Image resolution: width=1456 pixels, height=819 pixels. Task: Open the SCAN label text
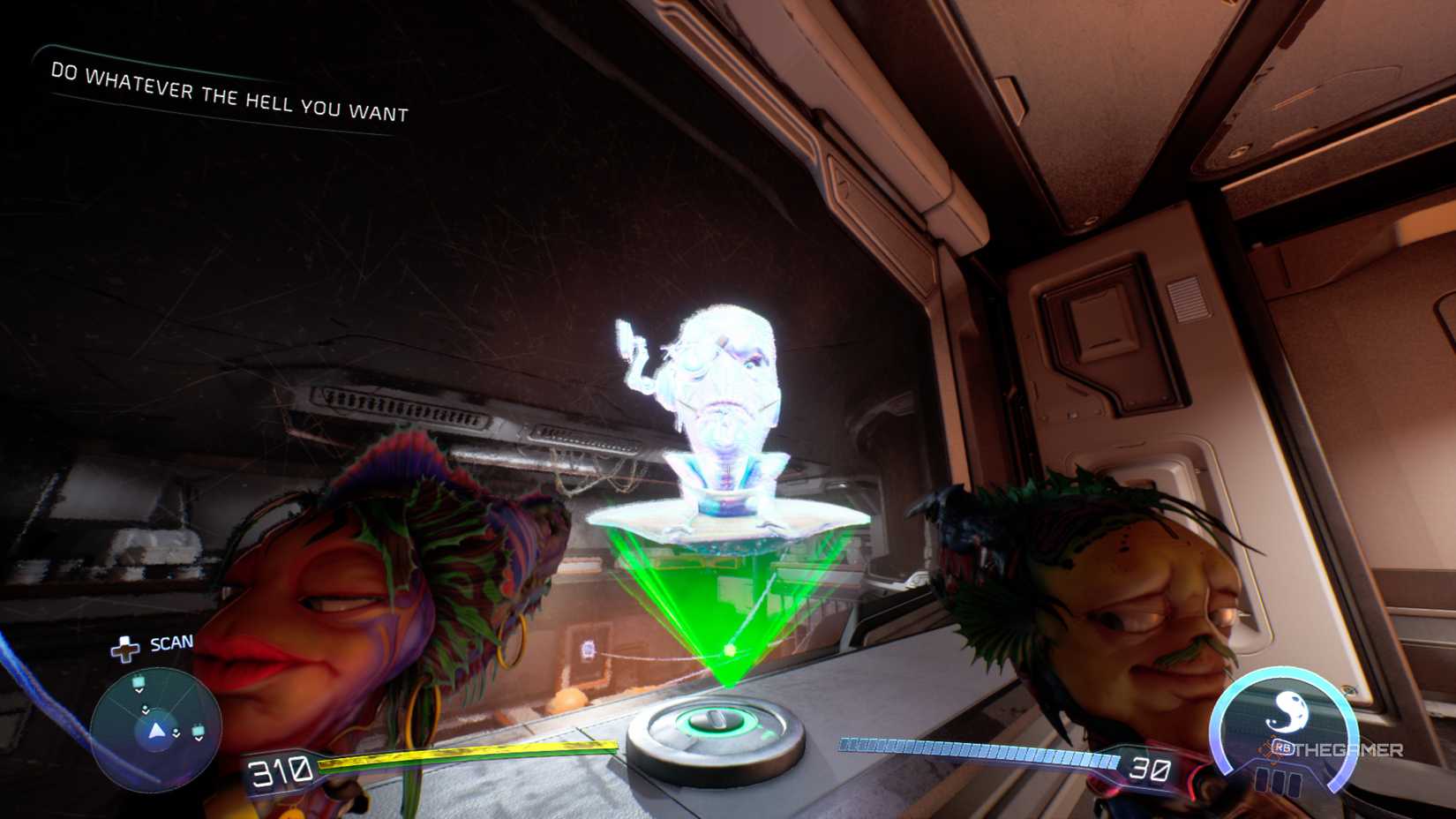click(170, 643)
